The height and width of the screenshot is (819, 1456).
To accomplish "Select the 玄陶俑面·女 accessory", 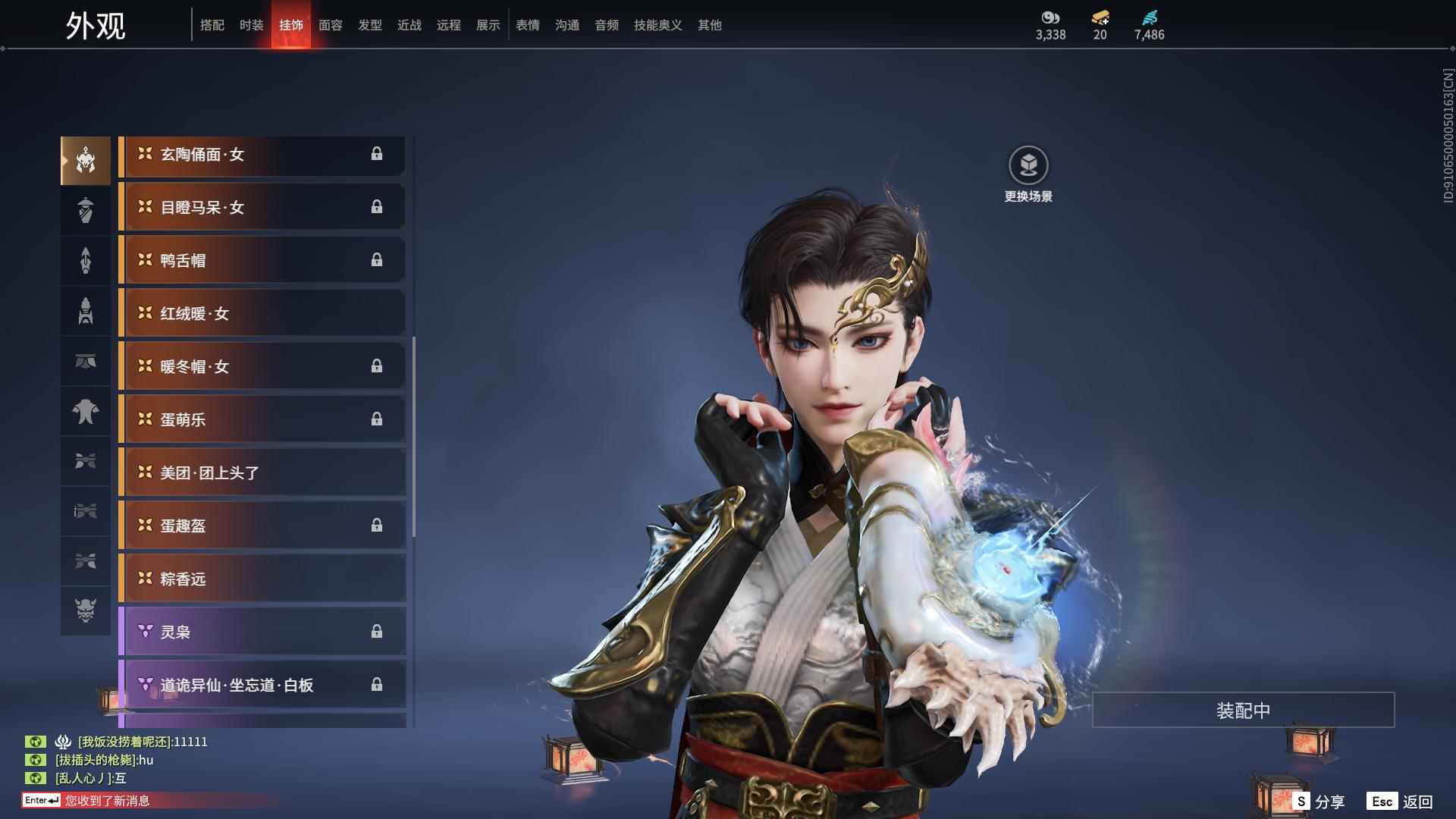I will (262, 155).
